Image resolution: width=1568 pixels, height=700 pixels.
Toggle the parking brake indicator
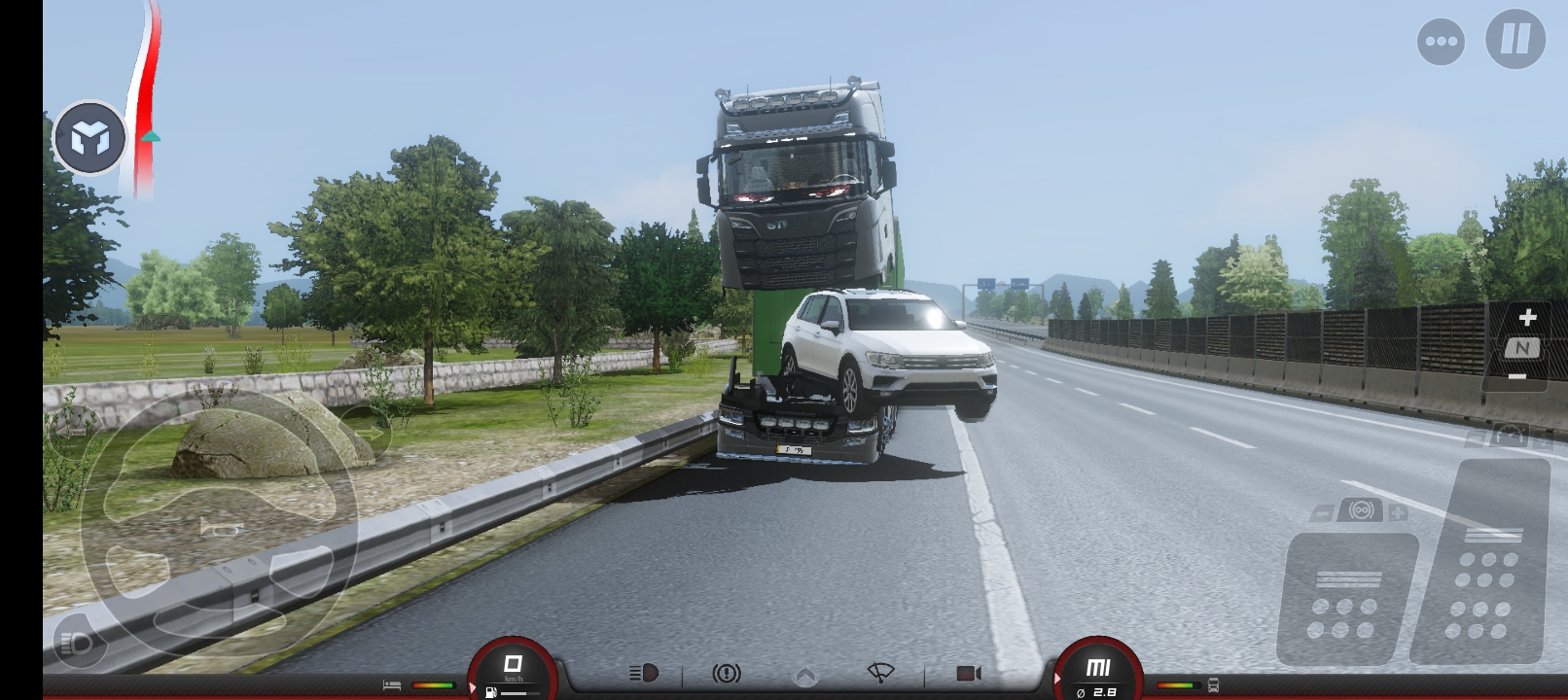click(726, 673)
